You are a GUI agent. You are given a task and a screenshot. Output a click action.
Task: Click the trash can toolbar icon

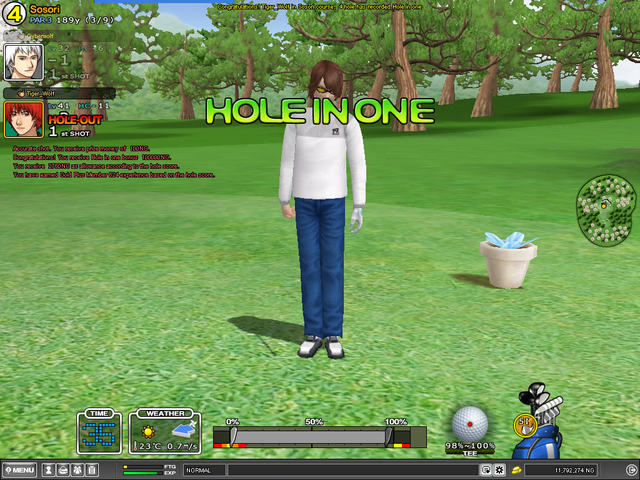click(91, 470)
